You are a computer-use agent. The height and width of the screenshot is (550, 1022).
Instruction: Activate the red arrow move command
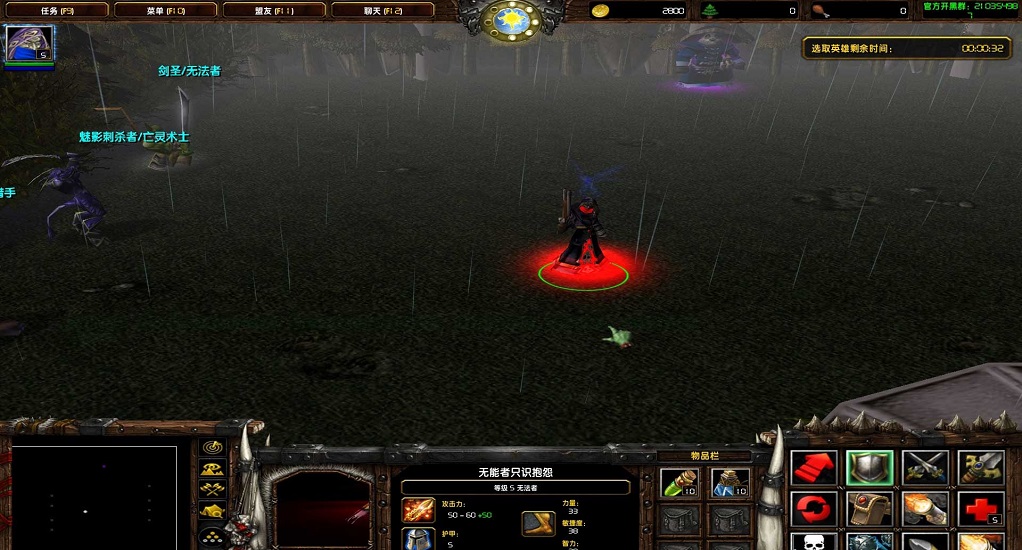813,468
